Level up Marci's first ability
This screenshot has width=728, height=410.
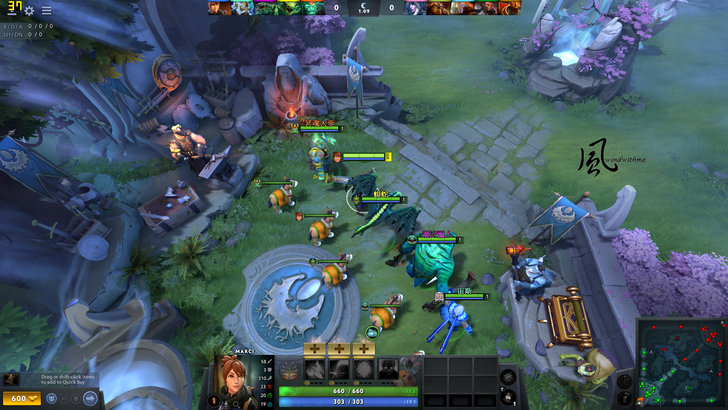(x=315, y=348)
